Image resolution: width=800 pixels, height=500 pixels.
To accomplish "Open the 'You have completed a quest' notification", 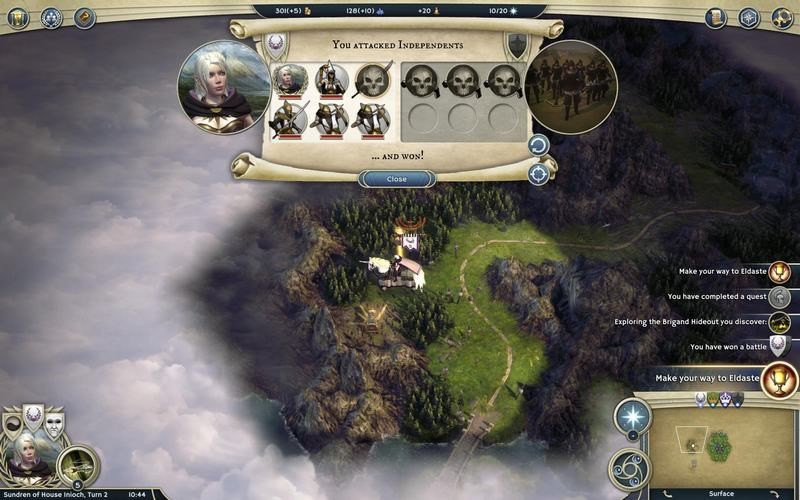I will point(780,297).
